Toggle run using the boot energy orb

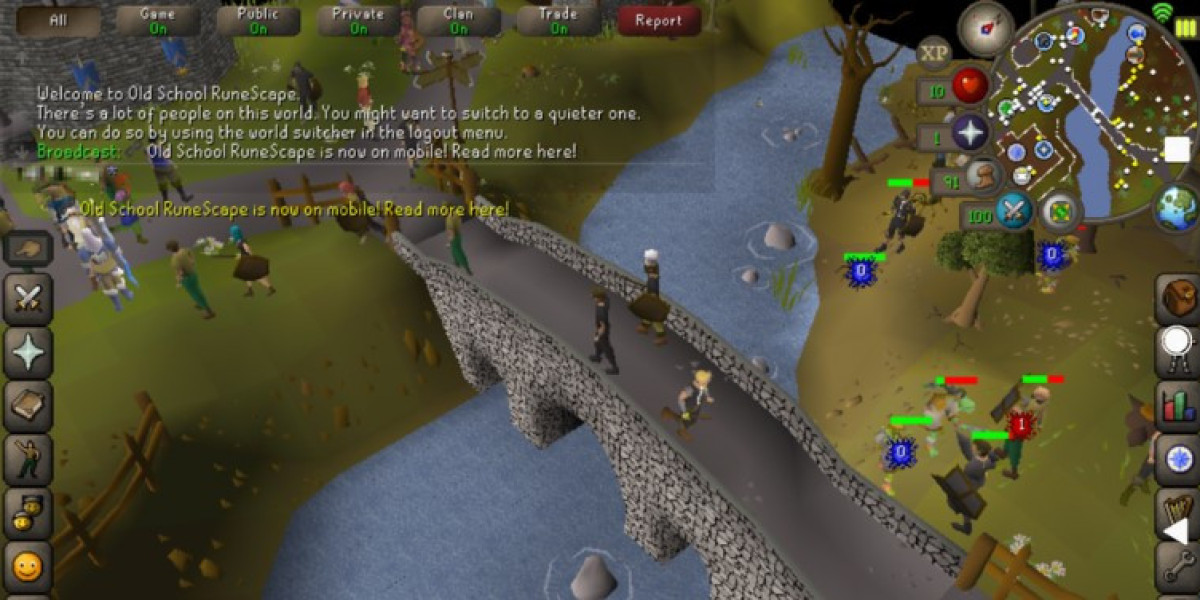(x=985, y=178)
